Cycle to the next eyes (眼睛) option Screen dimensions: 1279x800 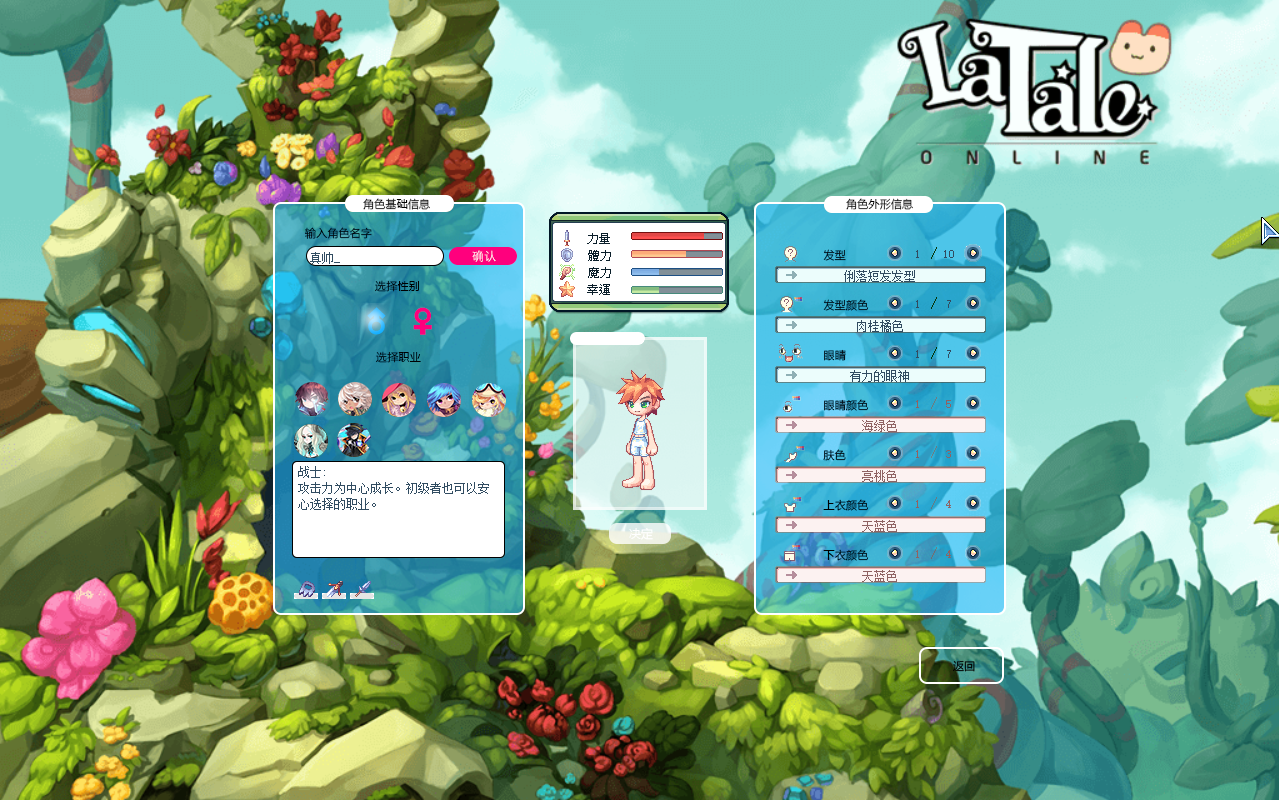[973, 353]
